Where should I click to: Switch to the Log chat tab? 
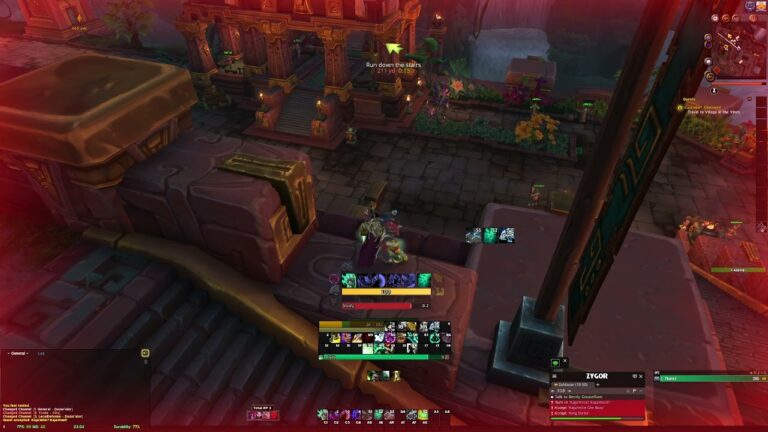[x=42, y=353]
